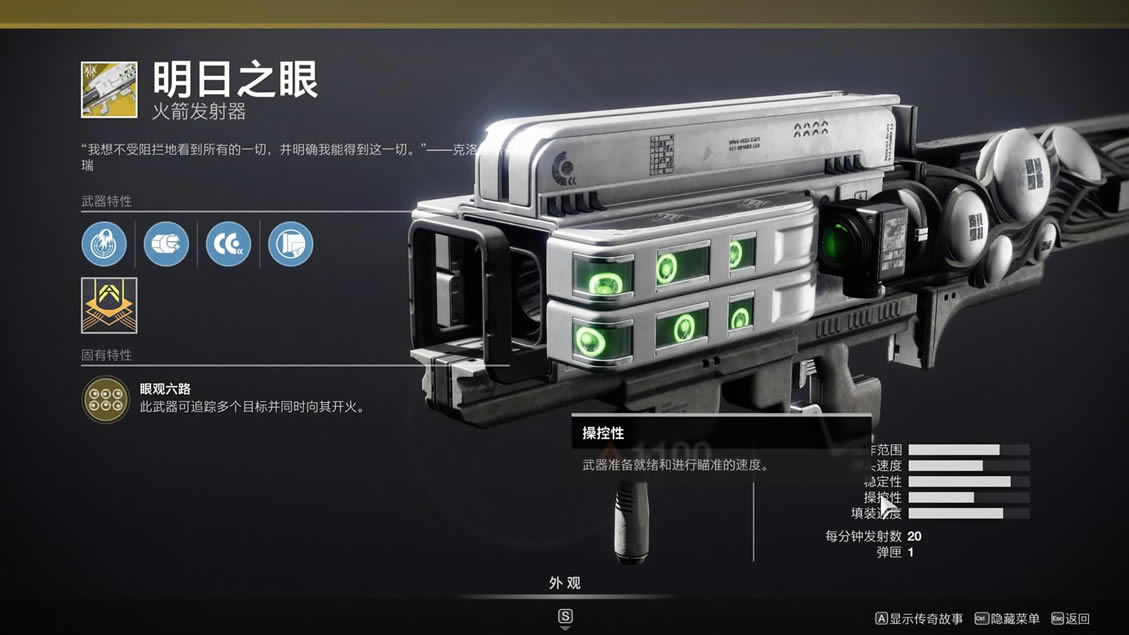Select the rocket tracking perk icon
1129x635 pixels.
click(x=104, y=244)
